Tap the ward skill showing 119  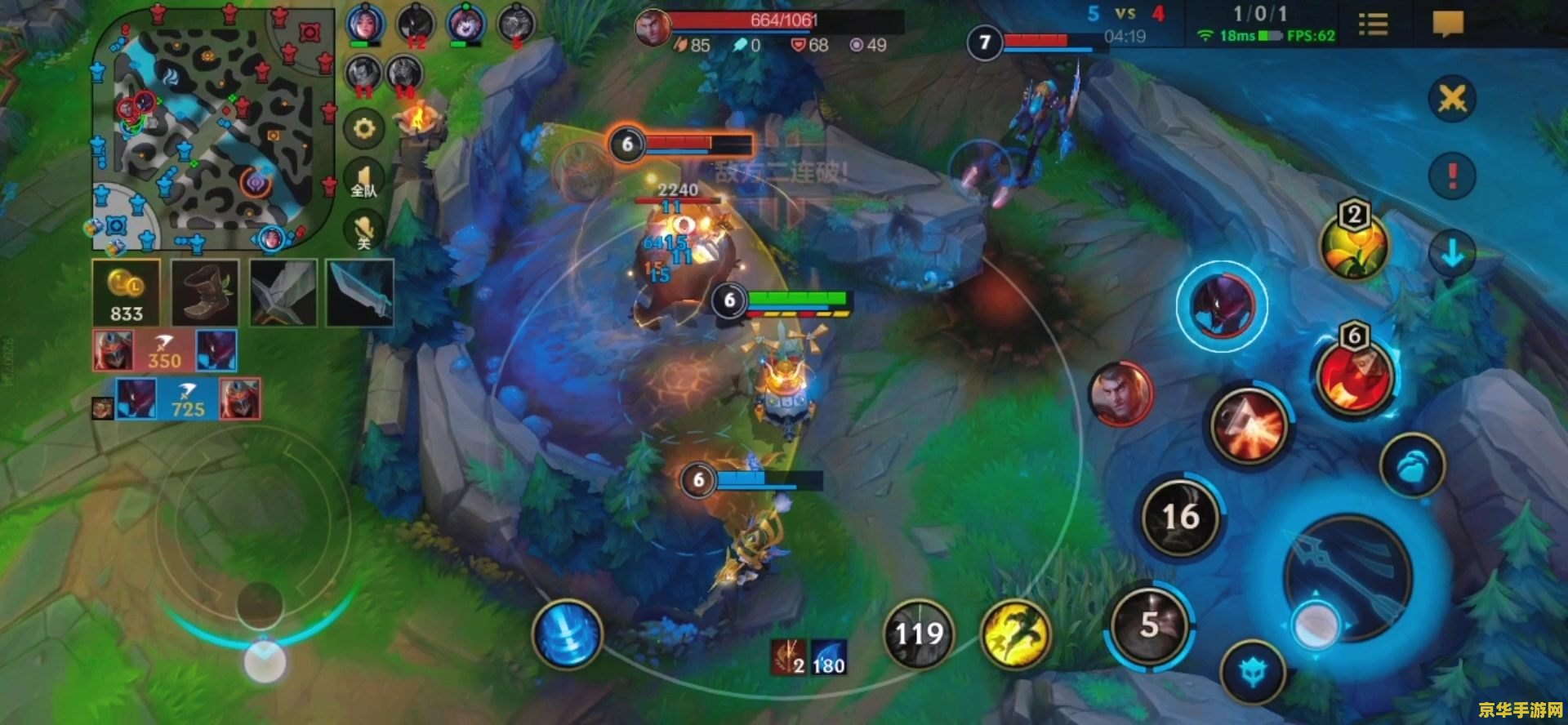[x=919, y=634]
